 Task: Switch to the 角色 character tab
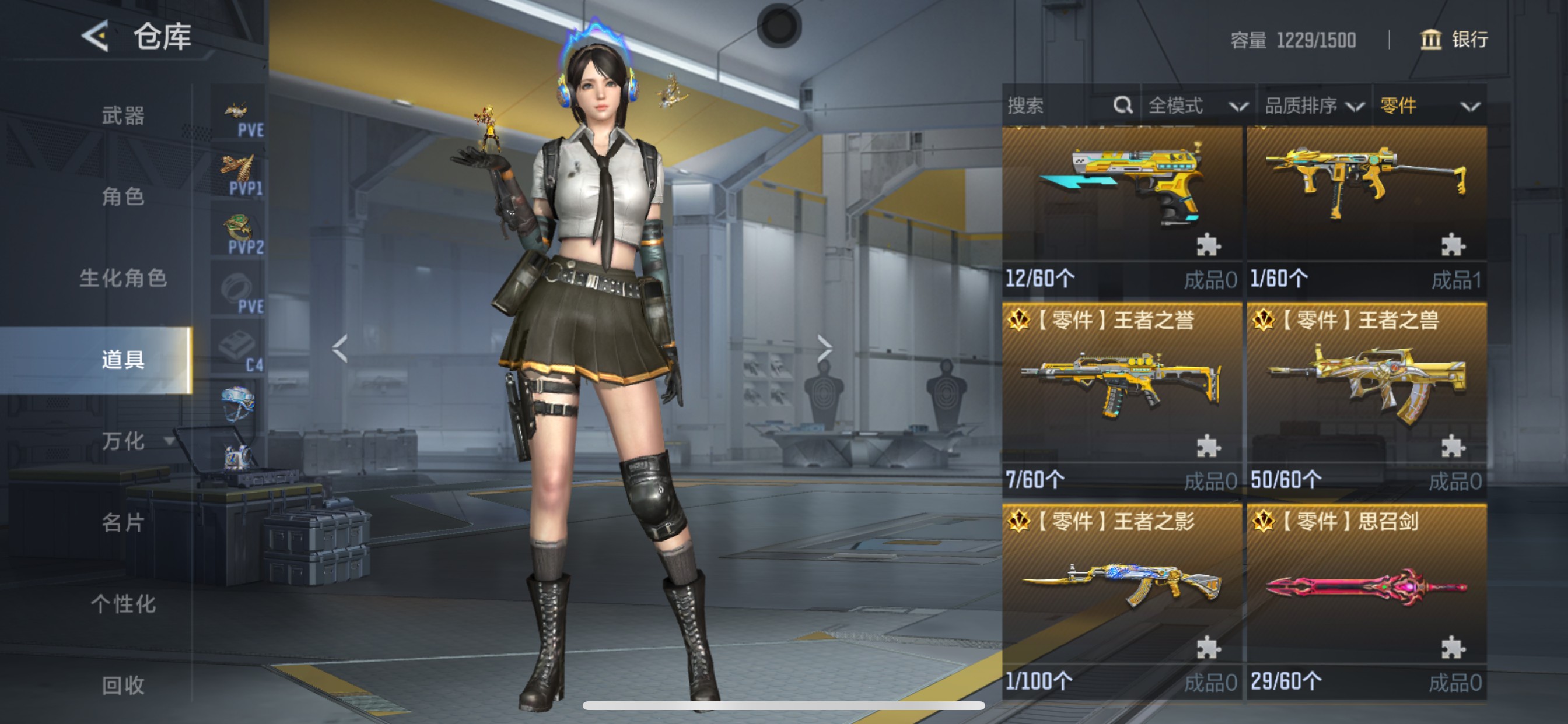[123, 196]
